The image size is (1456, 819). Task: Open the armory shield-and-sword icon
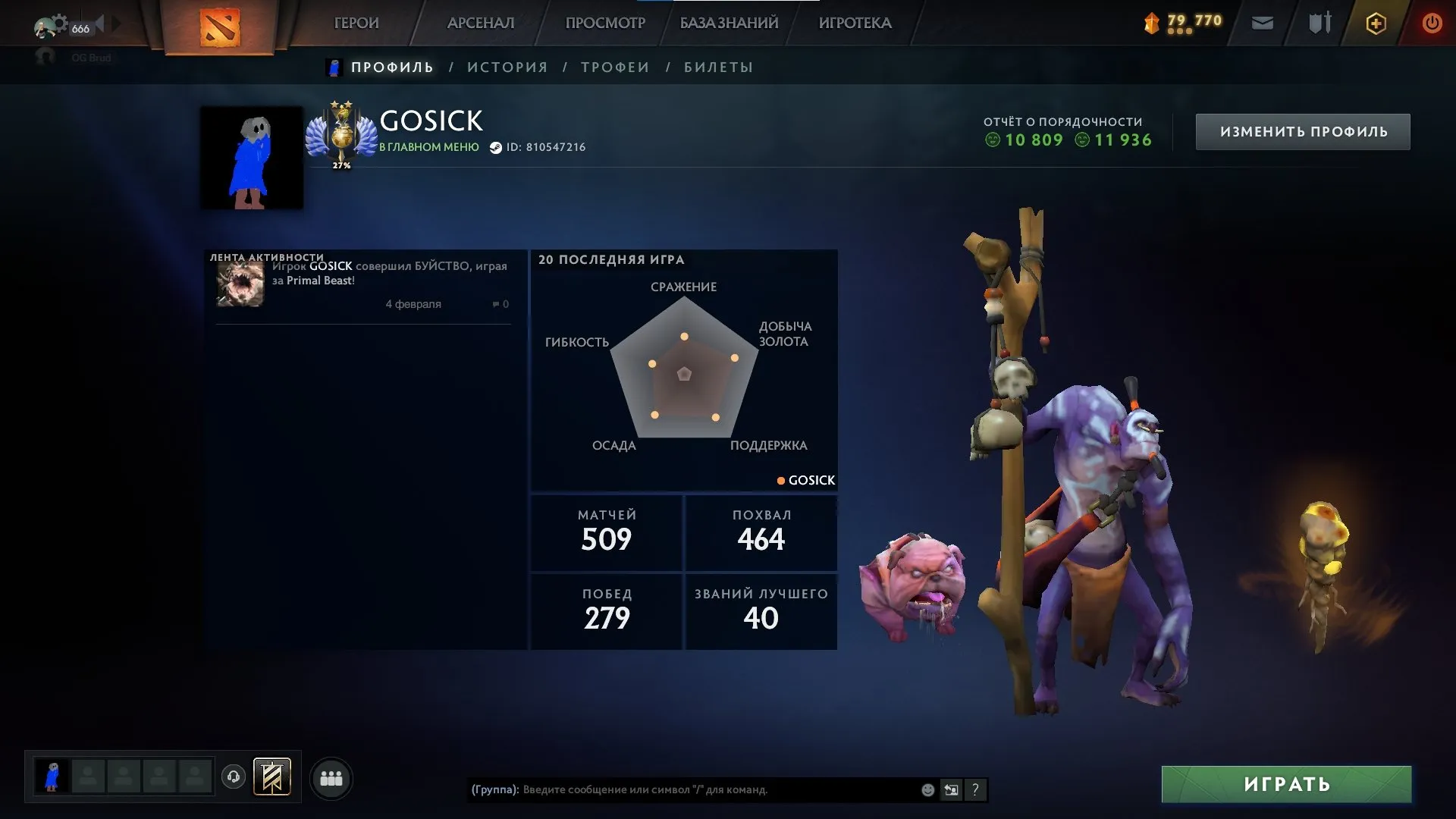click(1319, 23)
